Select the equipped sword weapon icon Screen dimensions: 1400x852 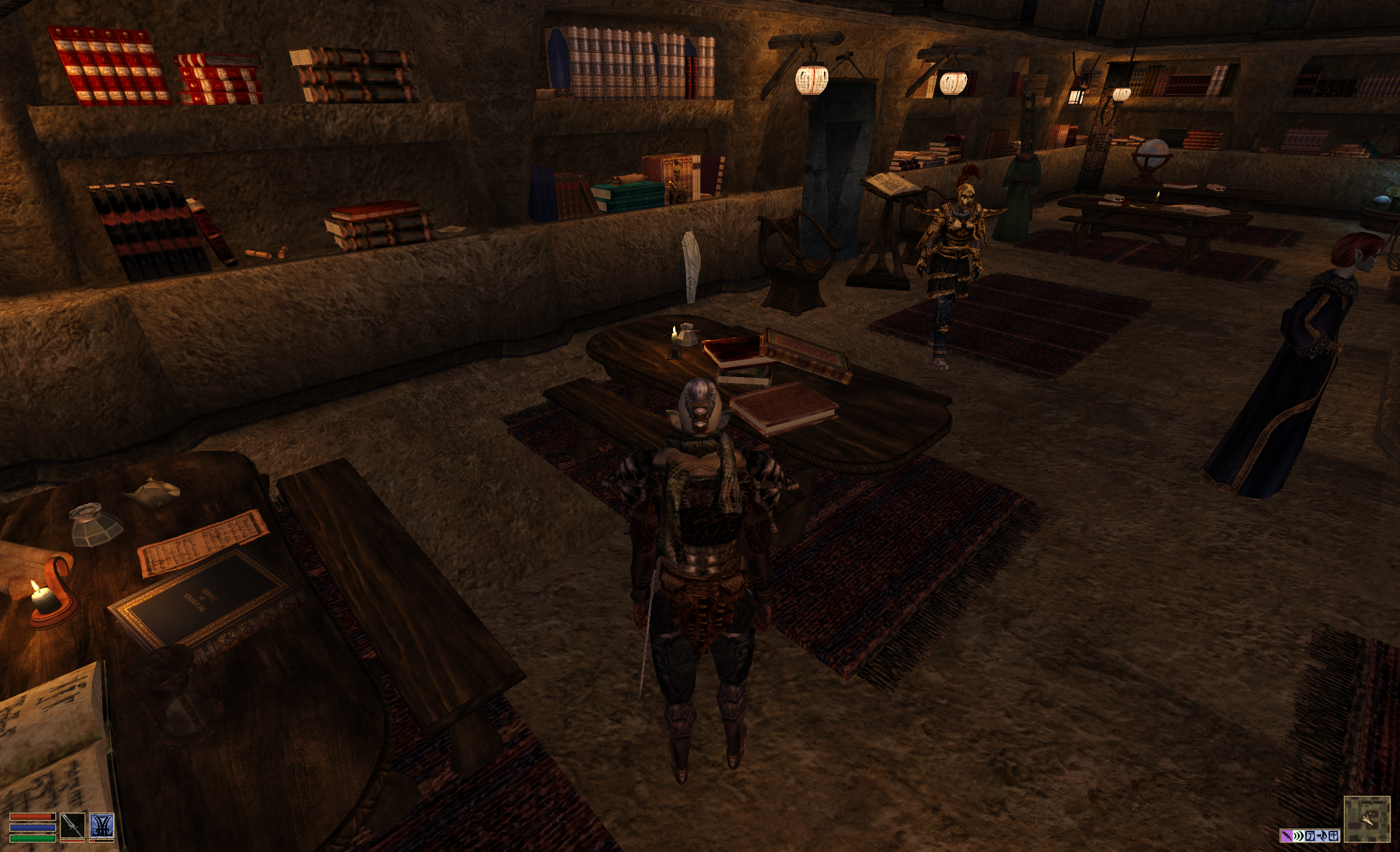pyautogui.click(x=73, y=826)
